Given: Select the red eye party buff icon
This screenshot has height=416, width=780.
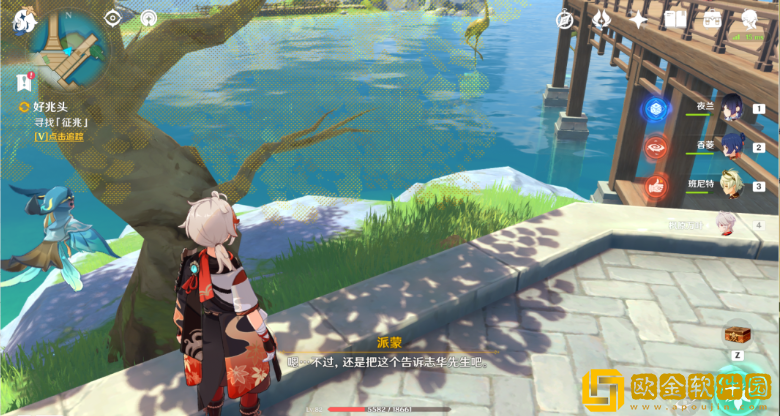Looking at the screenshot, I should click(656, 146).
